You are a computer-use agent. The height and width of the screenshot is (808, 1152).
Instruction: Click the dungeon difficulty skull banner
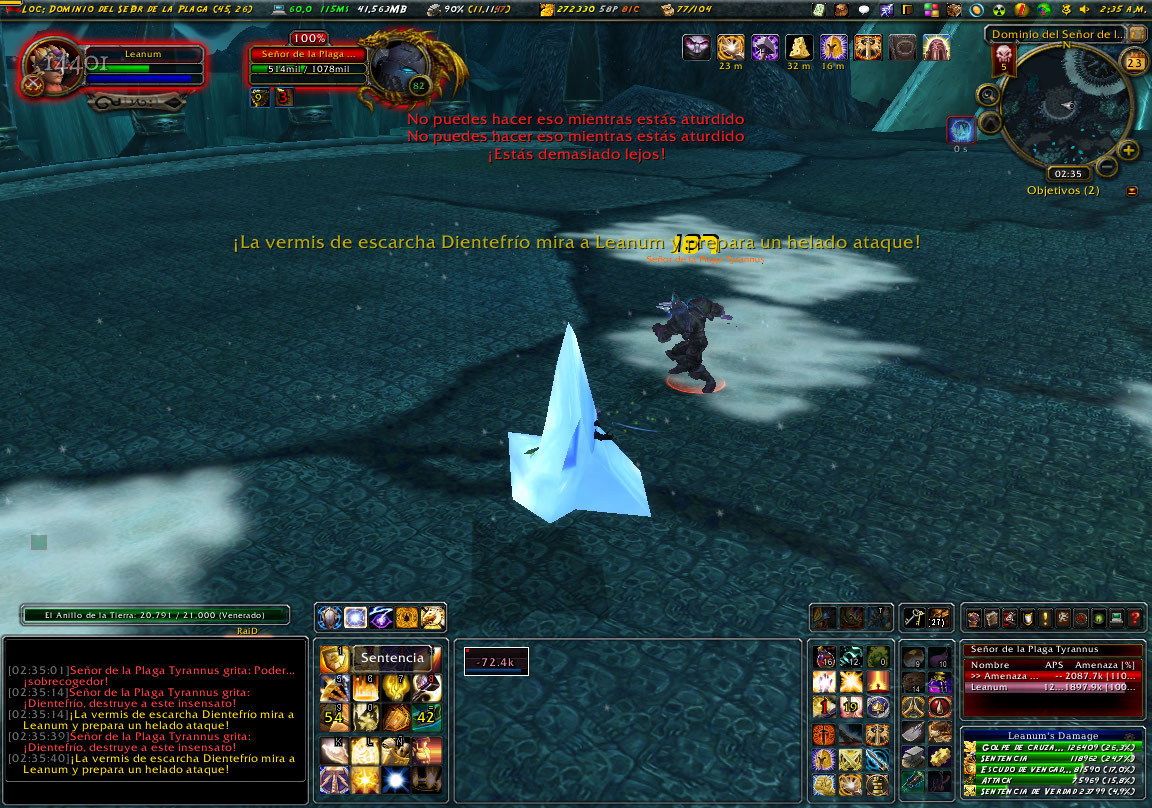click(x=1004, y=62)
